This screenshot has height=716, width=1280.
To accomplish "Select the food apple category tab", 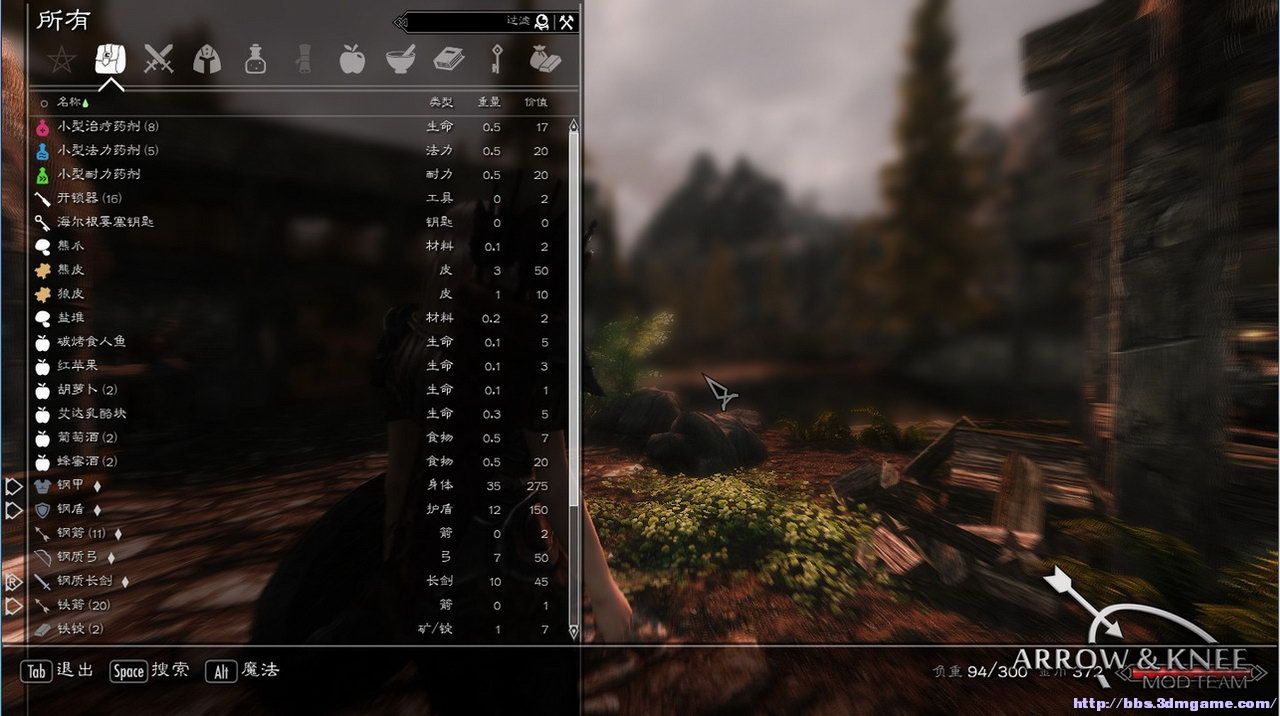I will 352,59.
